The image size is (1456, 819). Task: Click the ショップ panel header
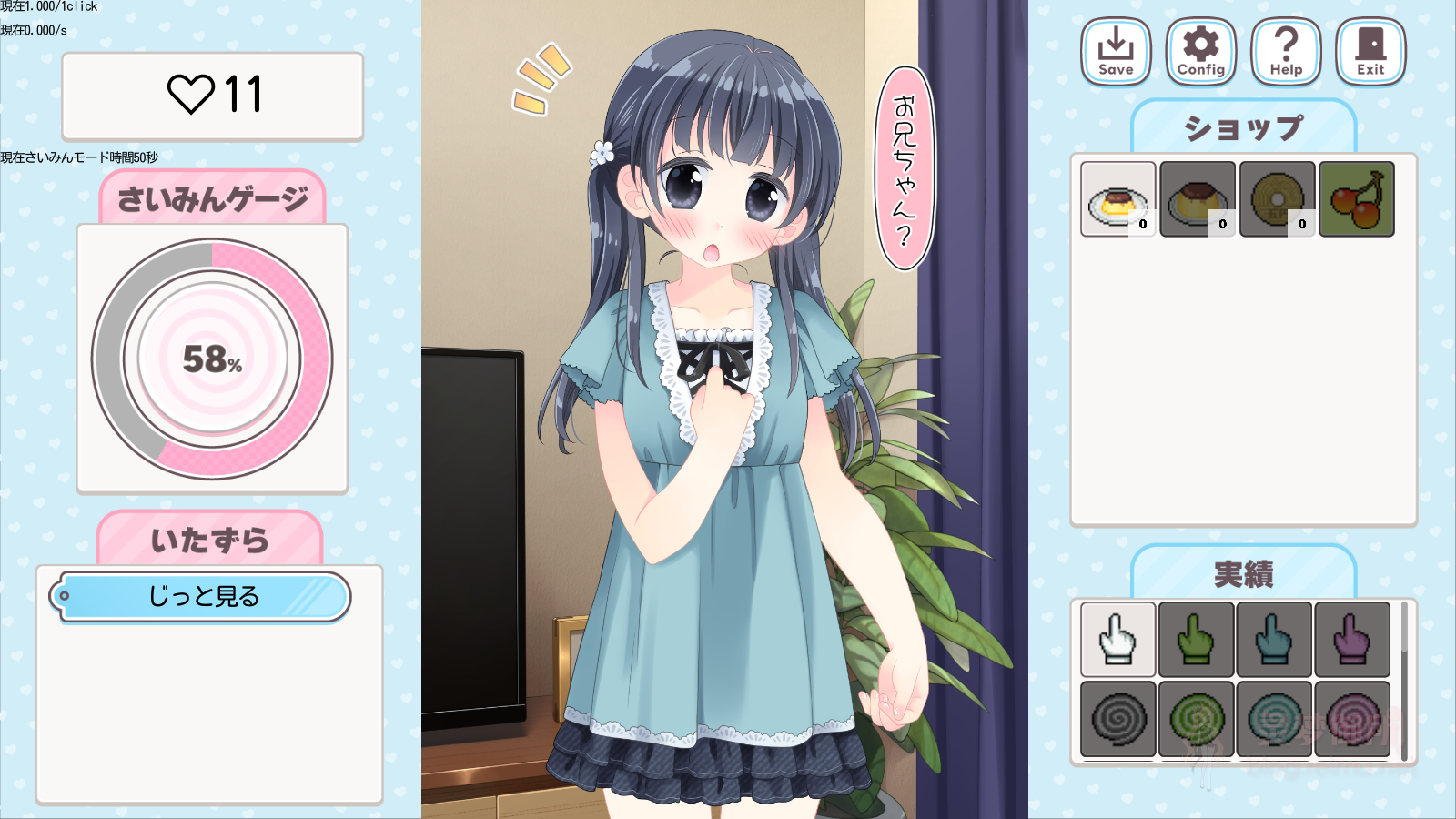(x=1241, y=126)
